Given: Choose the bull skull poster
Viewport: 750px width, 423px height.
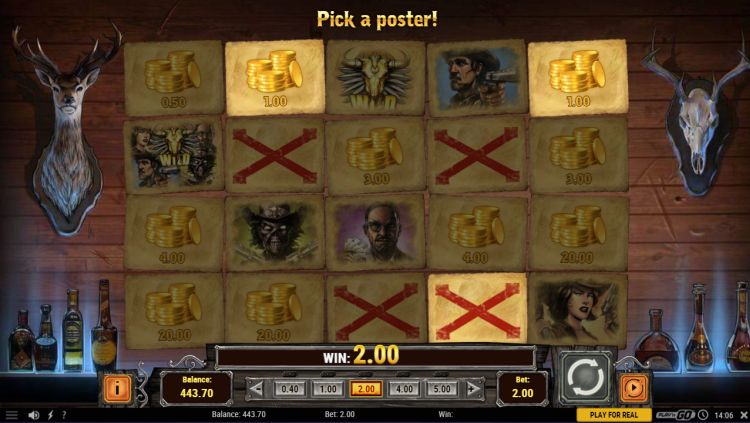Looking at the screenshot, I should point(375,76).
